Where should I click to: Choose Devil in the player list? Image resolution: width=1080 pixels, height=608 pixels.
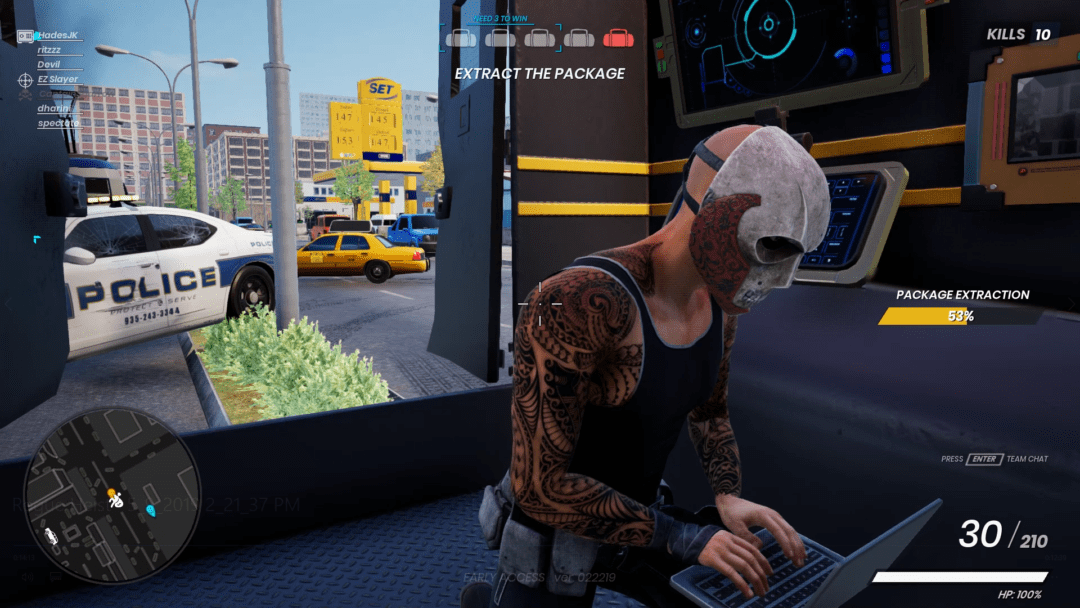(x=49, y=64)
